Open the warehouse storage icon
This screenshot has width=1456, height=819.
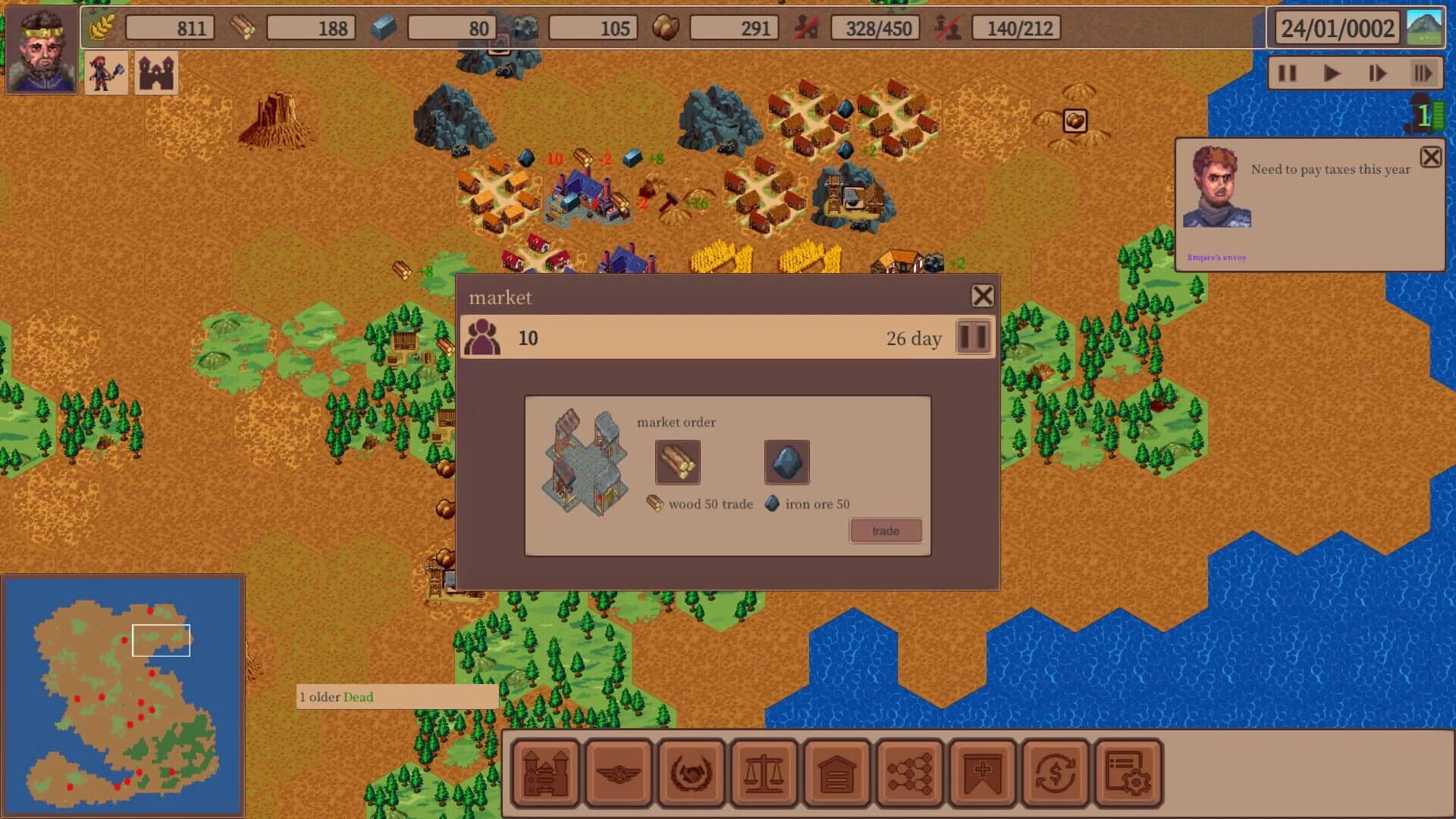click(836, 770)
